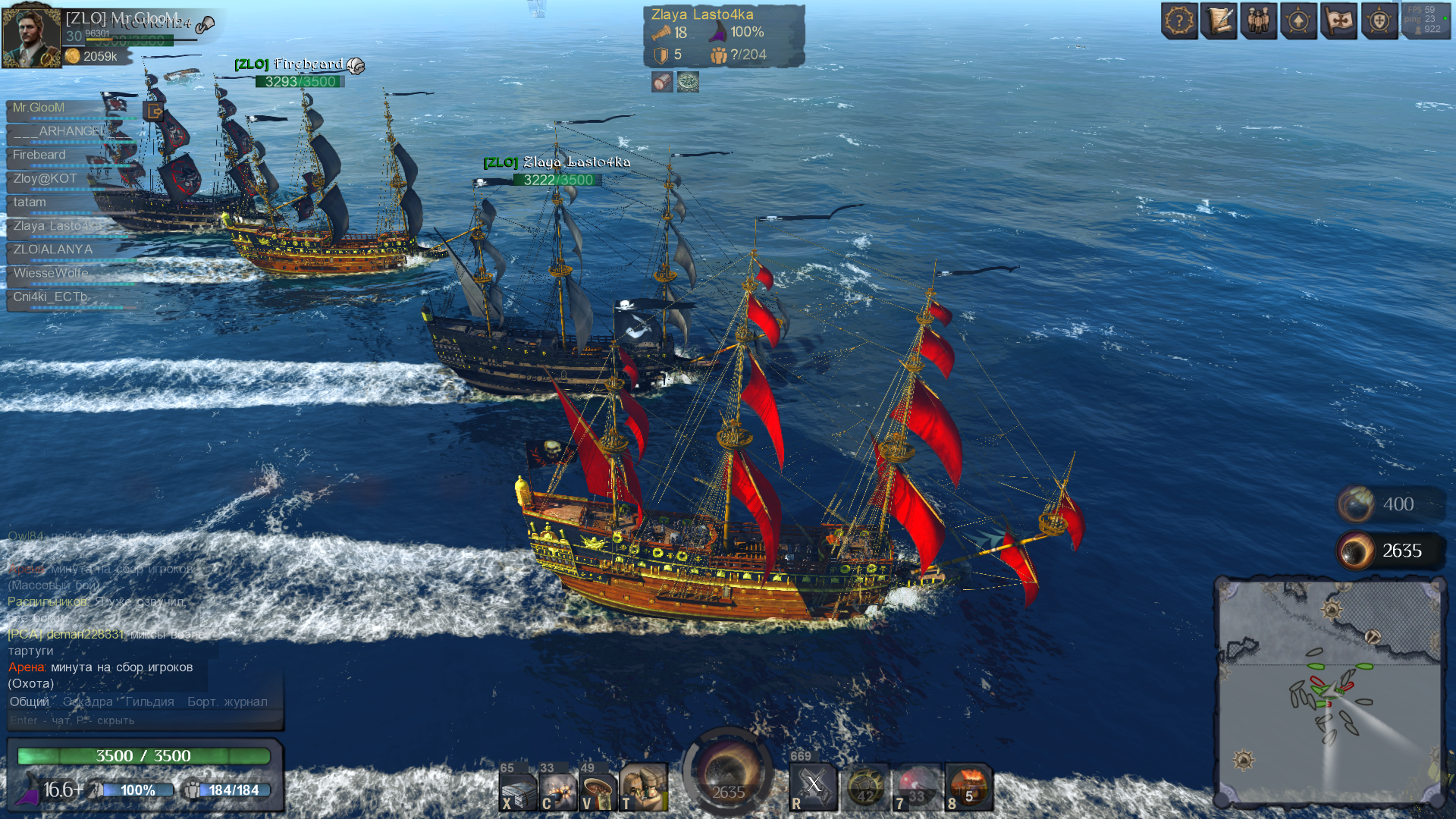Screen dimensions: 1456x819
Task: Select the Общий chat tab
Action: [x=30, y=702]
